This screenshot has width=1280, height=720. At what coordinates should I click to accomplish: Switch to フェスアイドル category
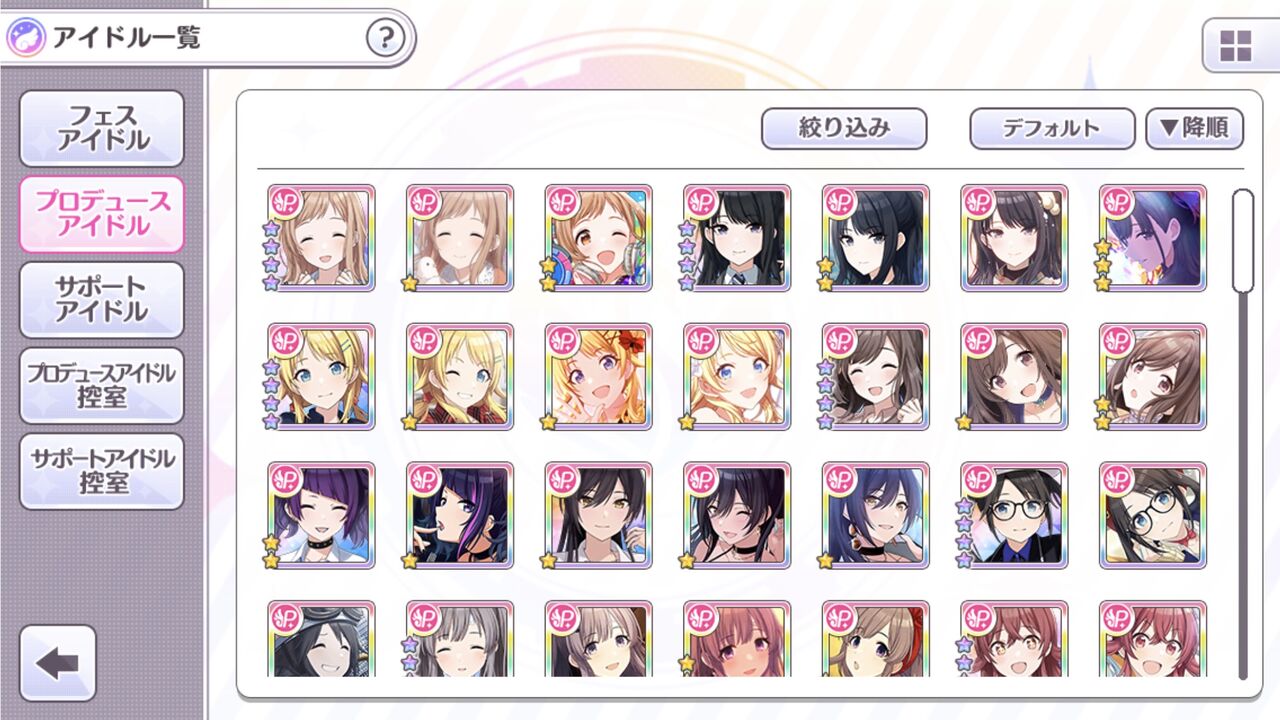[x=100, y=128]
